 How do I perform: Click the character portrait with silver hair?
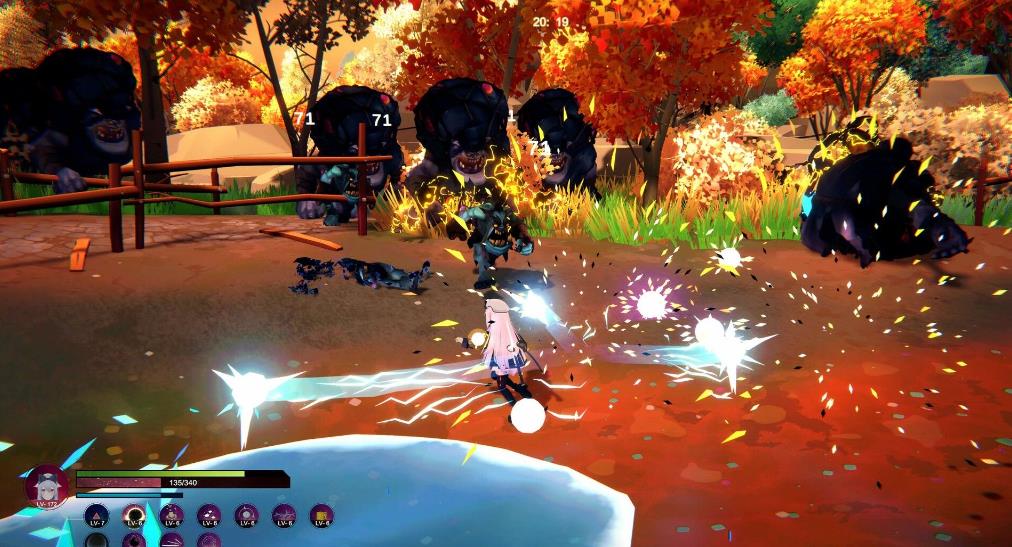click(x=47, y=487)
